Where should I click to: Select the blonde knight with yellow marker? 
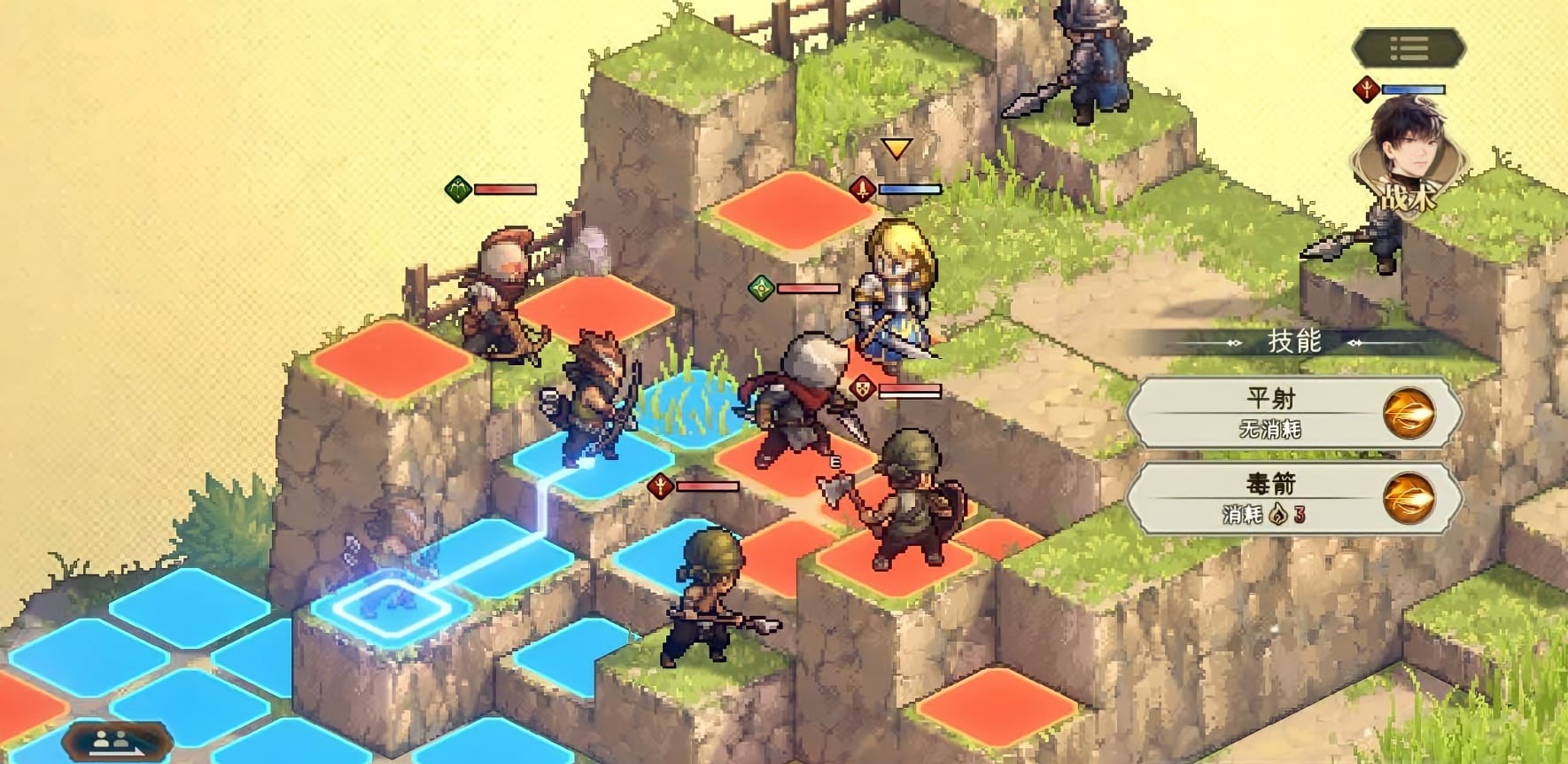pos(895,292)
